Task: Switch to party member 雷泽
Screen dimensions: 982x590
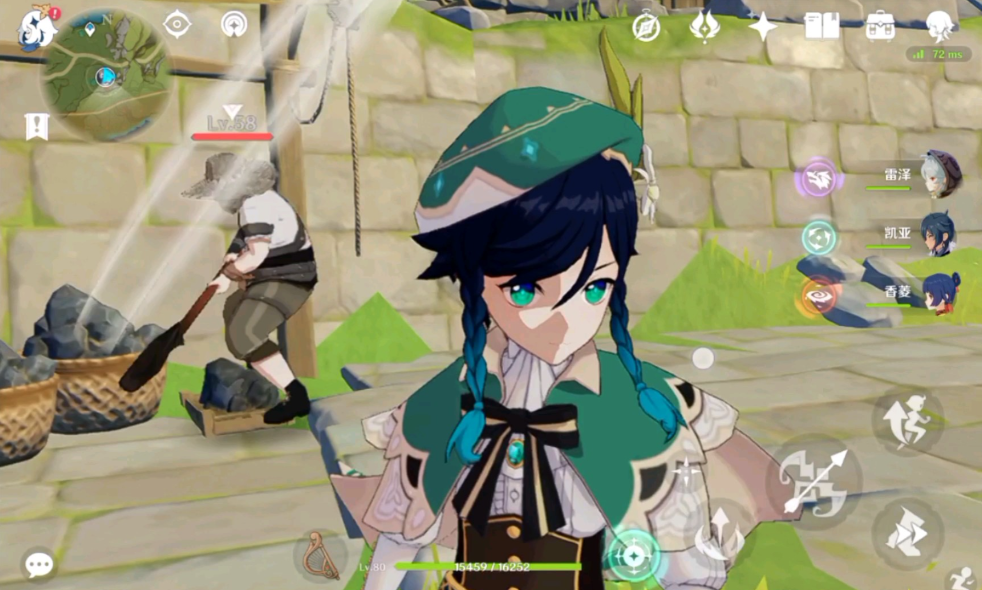Action: tap(940, 174)
